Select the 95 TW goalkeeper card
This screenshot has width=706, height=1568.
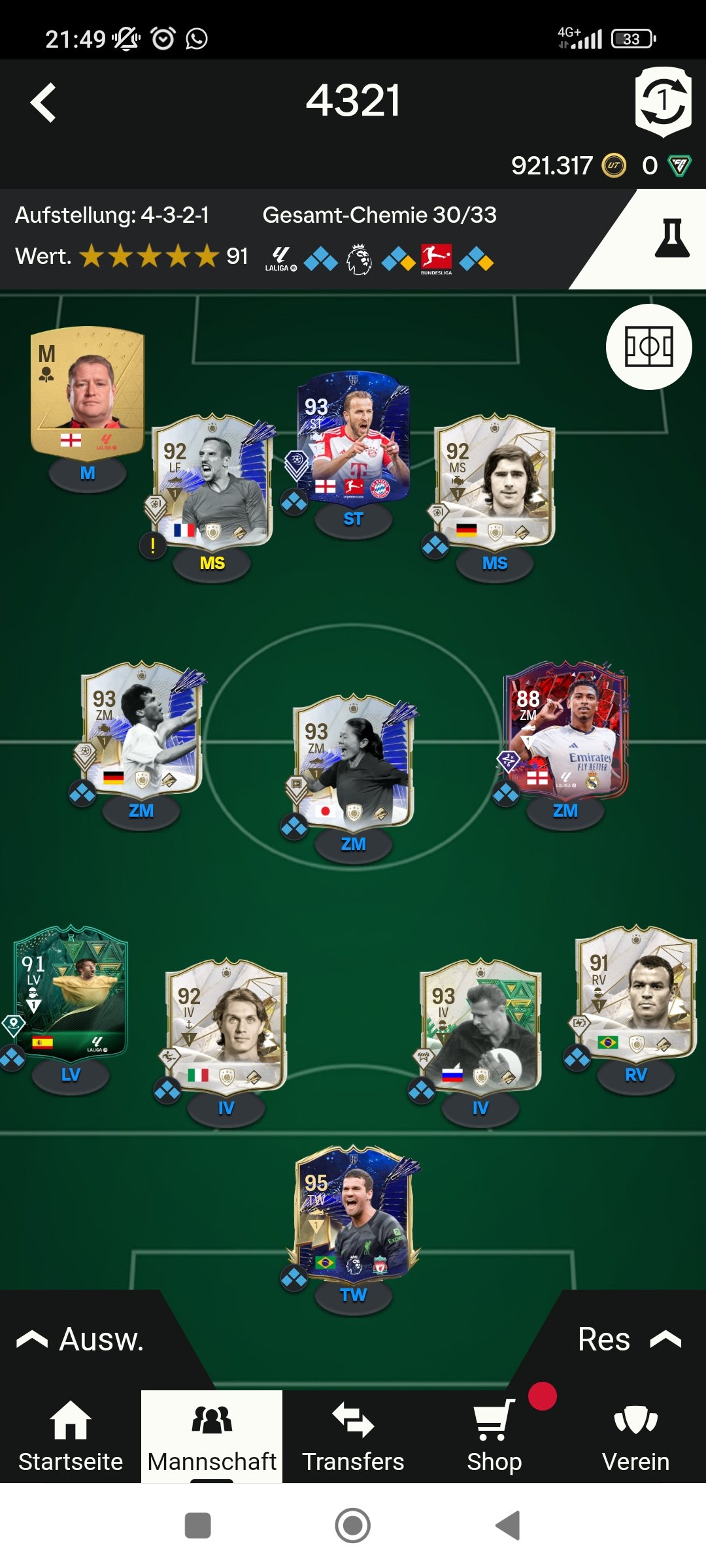pyautogui.click(x=353, y=1213)
